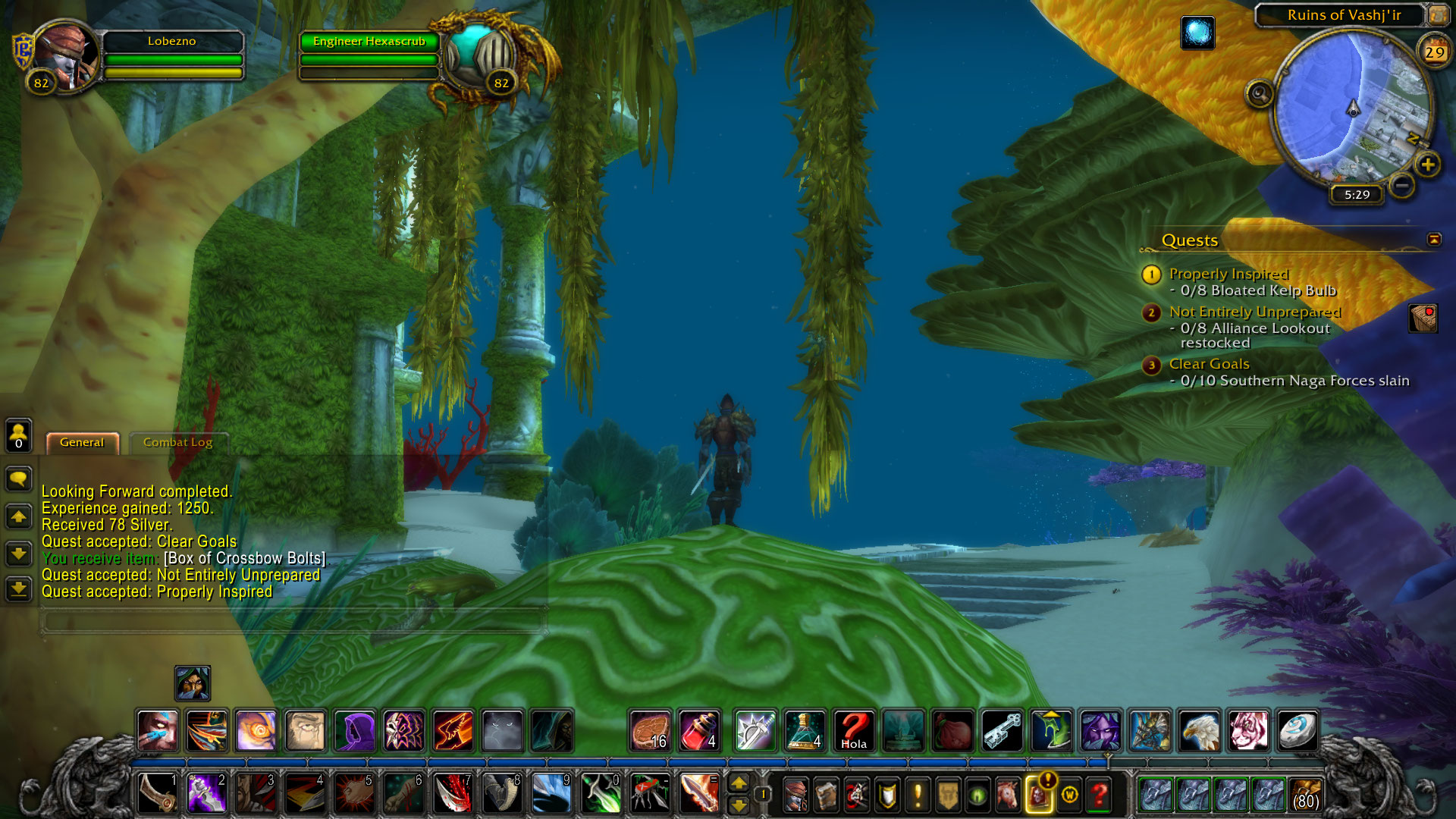Click the minimap zoom-out minus button

coord(1402,184)
